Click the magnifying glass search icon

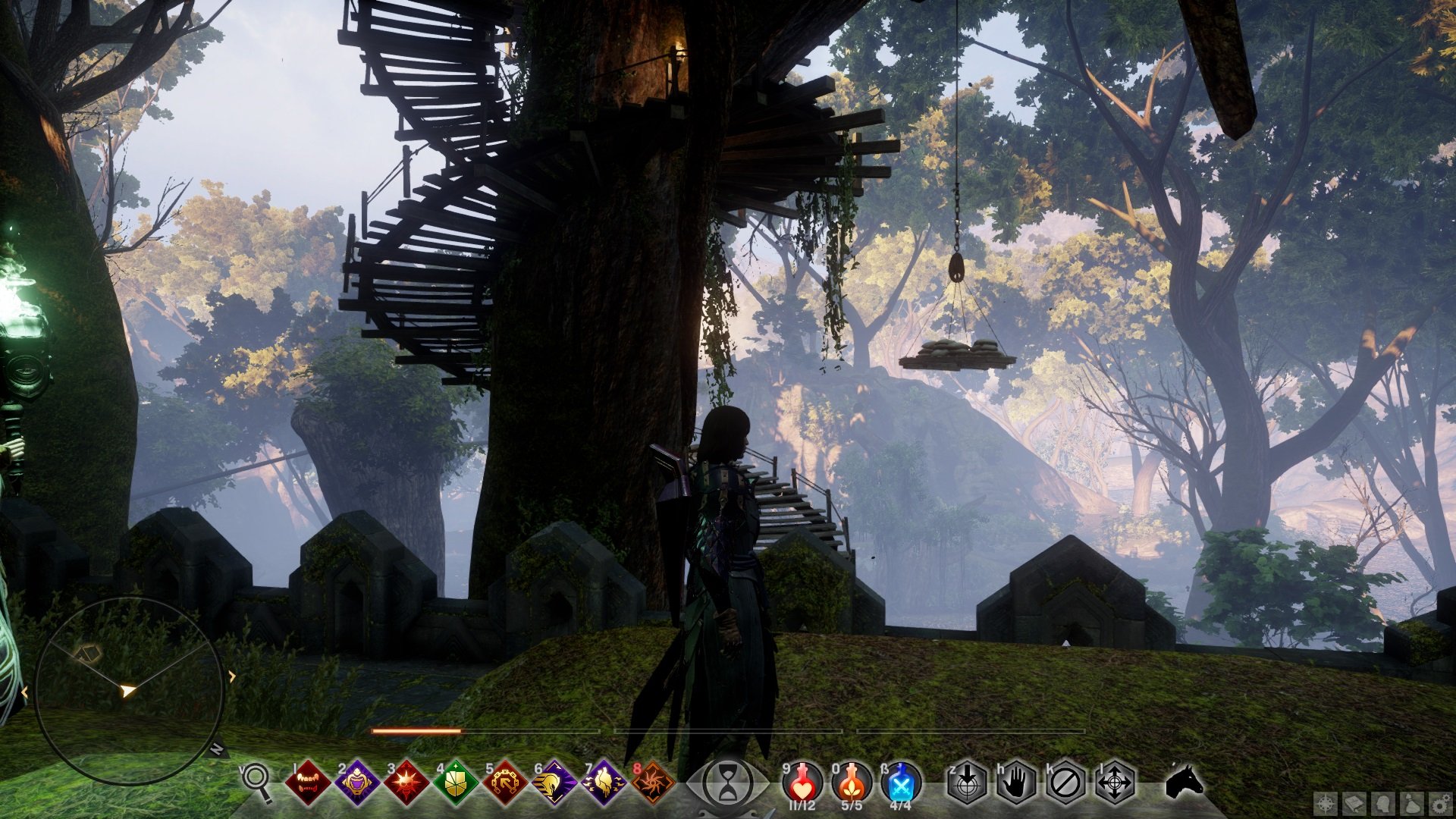pos(257,781)
